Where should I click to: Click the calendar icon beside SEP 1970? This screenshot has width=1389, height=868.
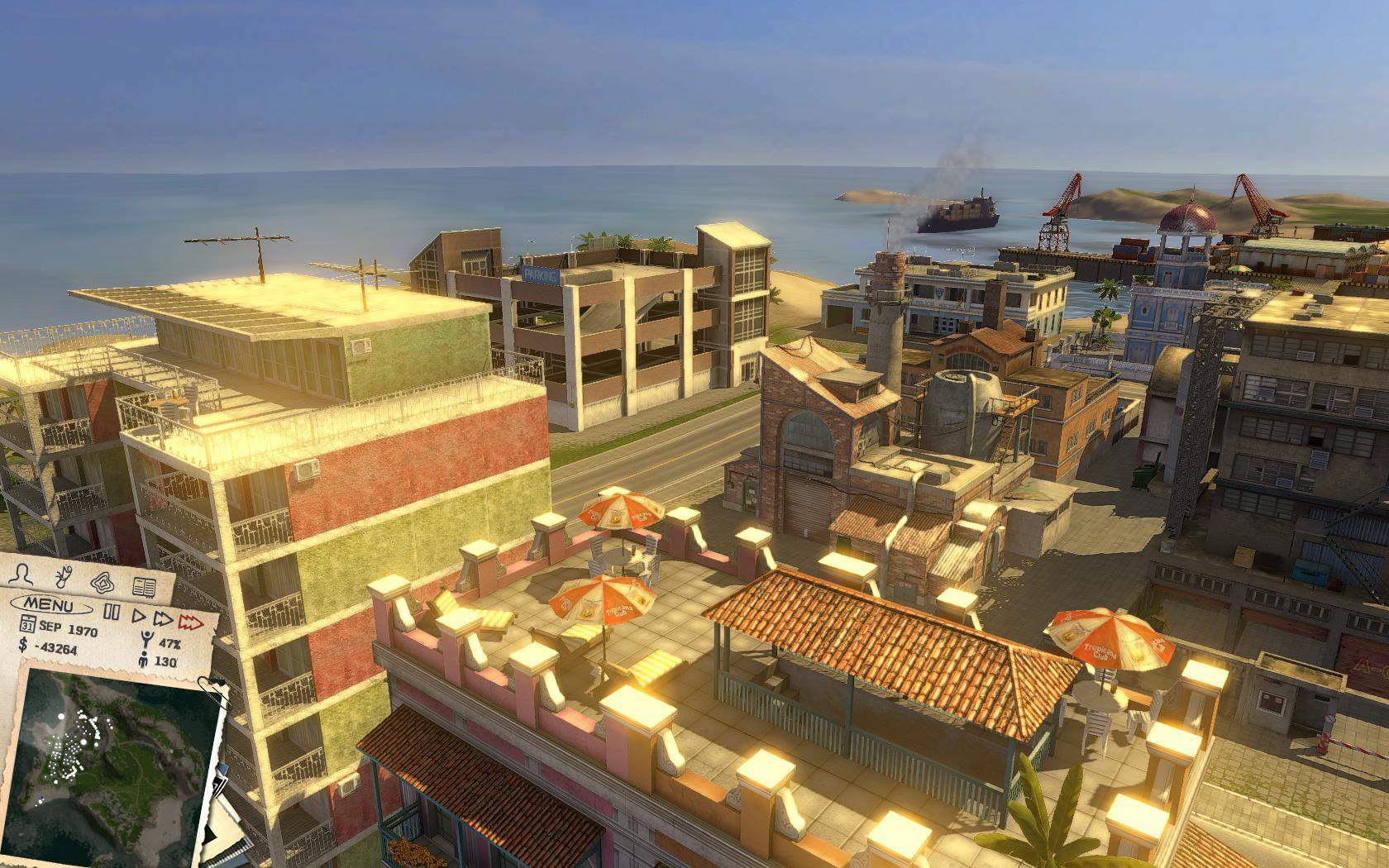click(27, 625)
